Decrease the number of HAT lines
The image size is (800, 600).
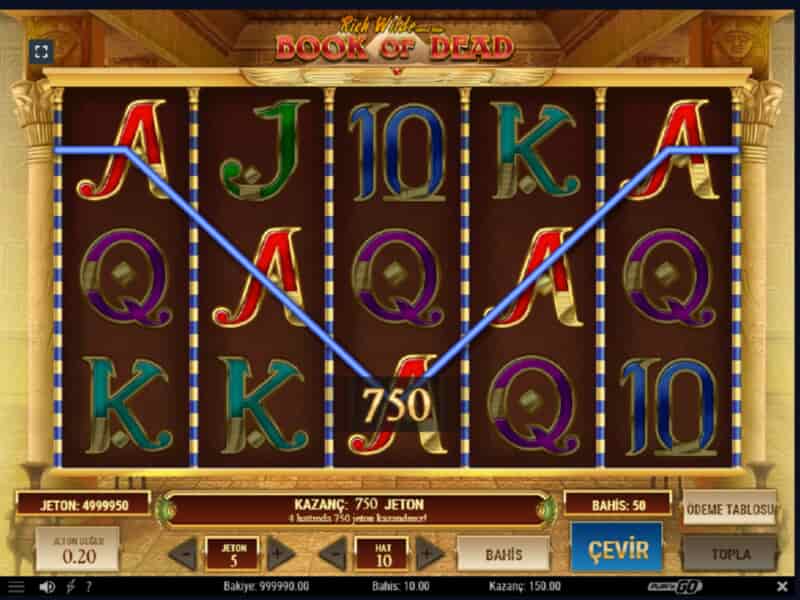click(331, 552)
